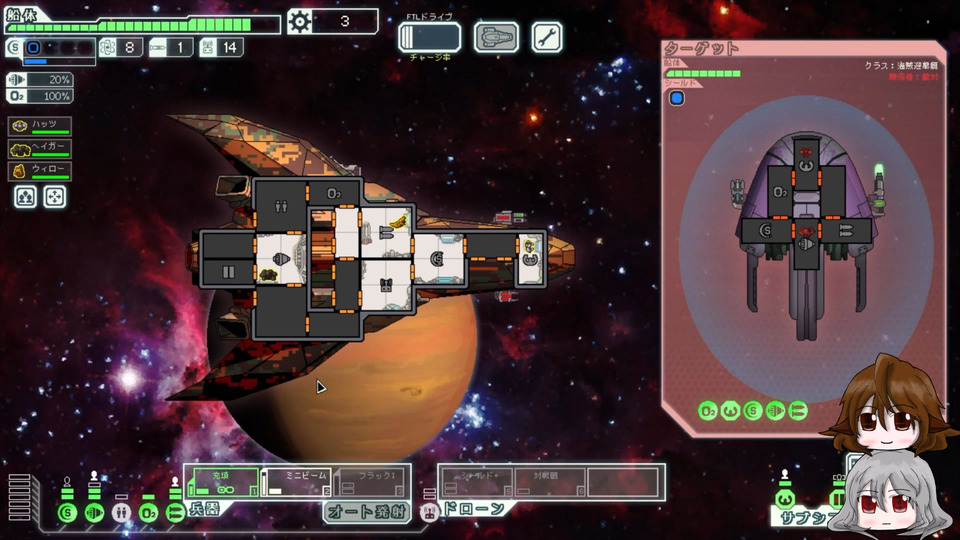
Task: Select the 充填 weapon slot
Action: point(222,481)
